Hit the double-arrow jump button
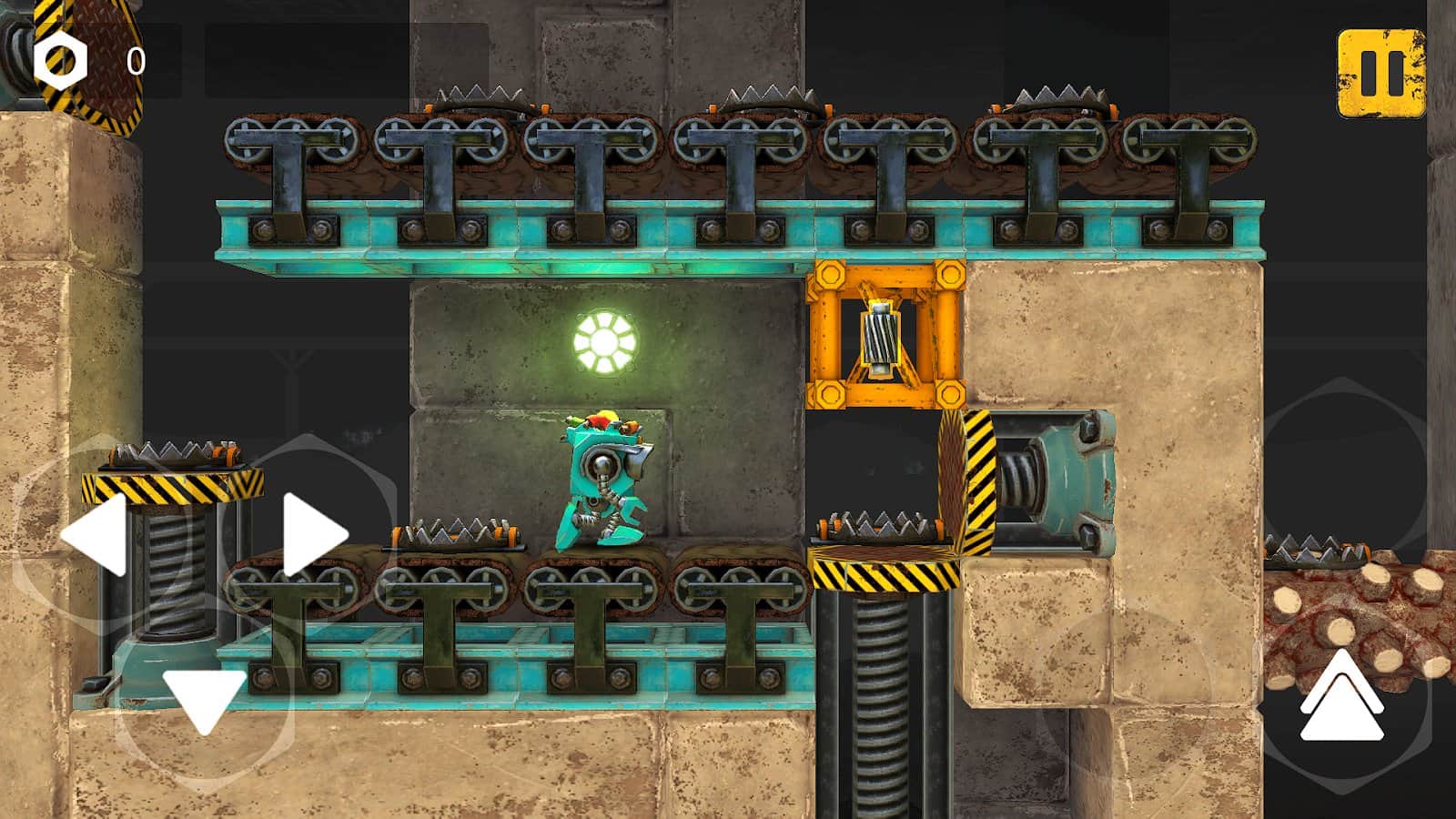The width and height of the screenshot is (1456, 819). click(1342, 696)
